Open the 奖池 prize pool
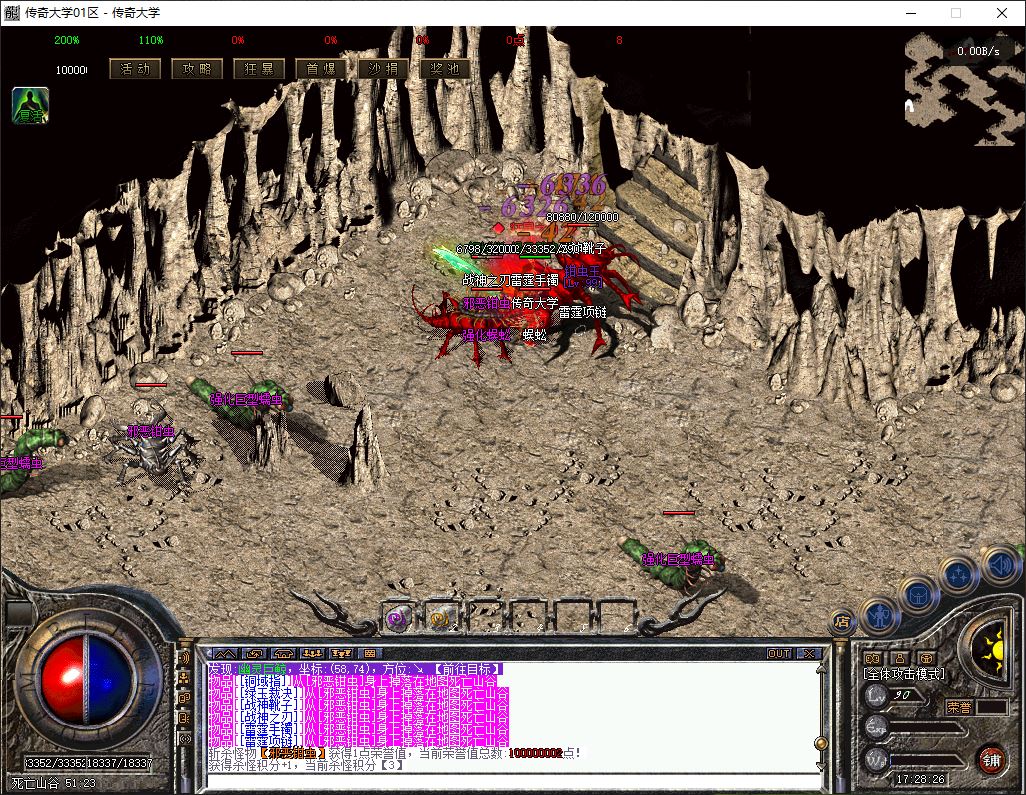 (446, 69)
